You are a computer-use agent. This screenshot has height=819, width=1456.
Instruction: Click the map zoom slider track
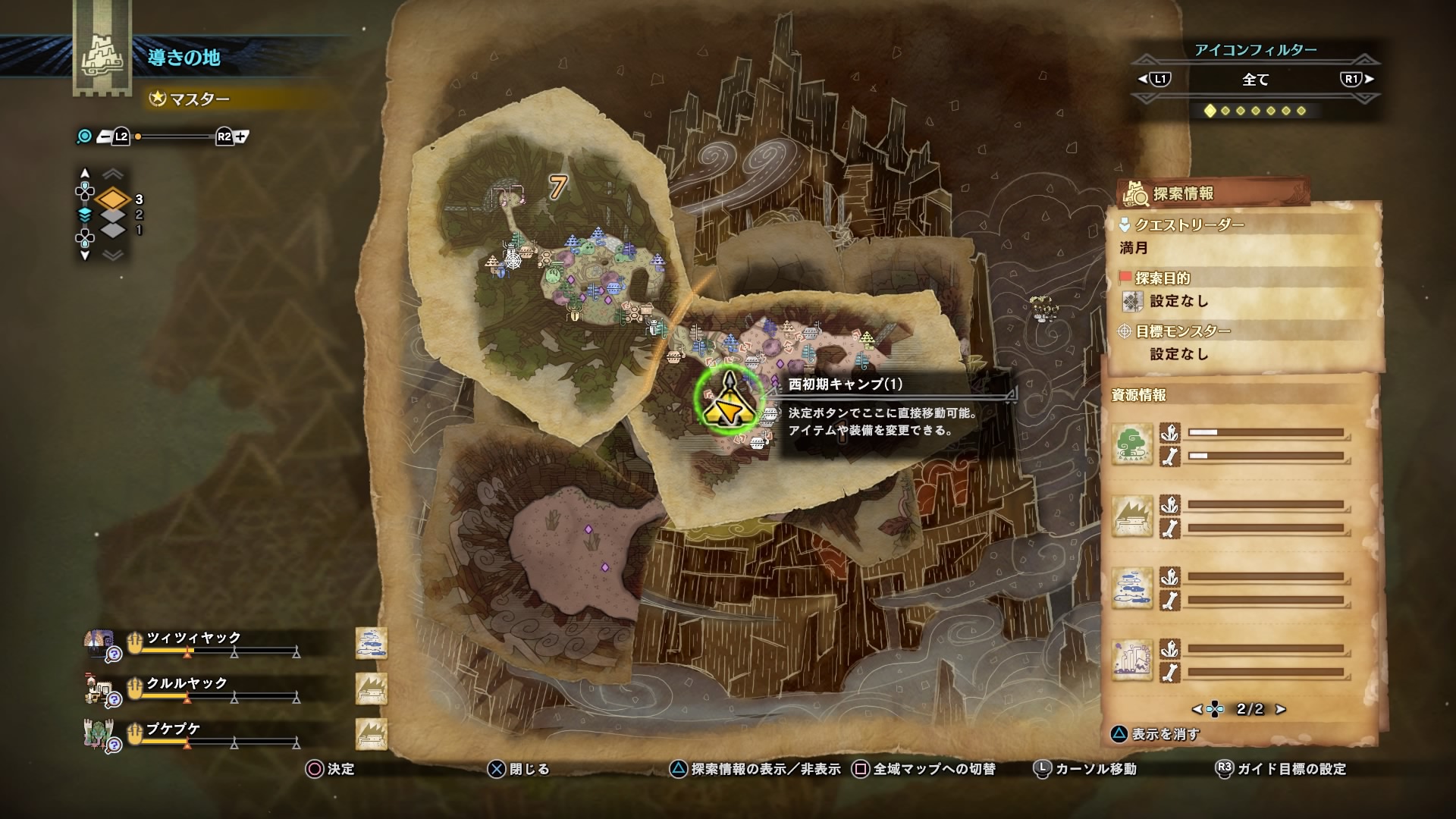coord(176,137)
